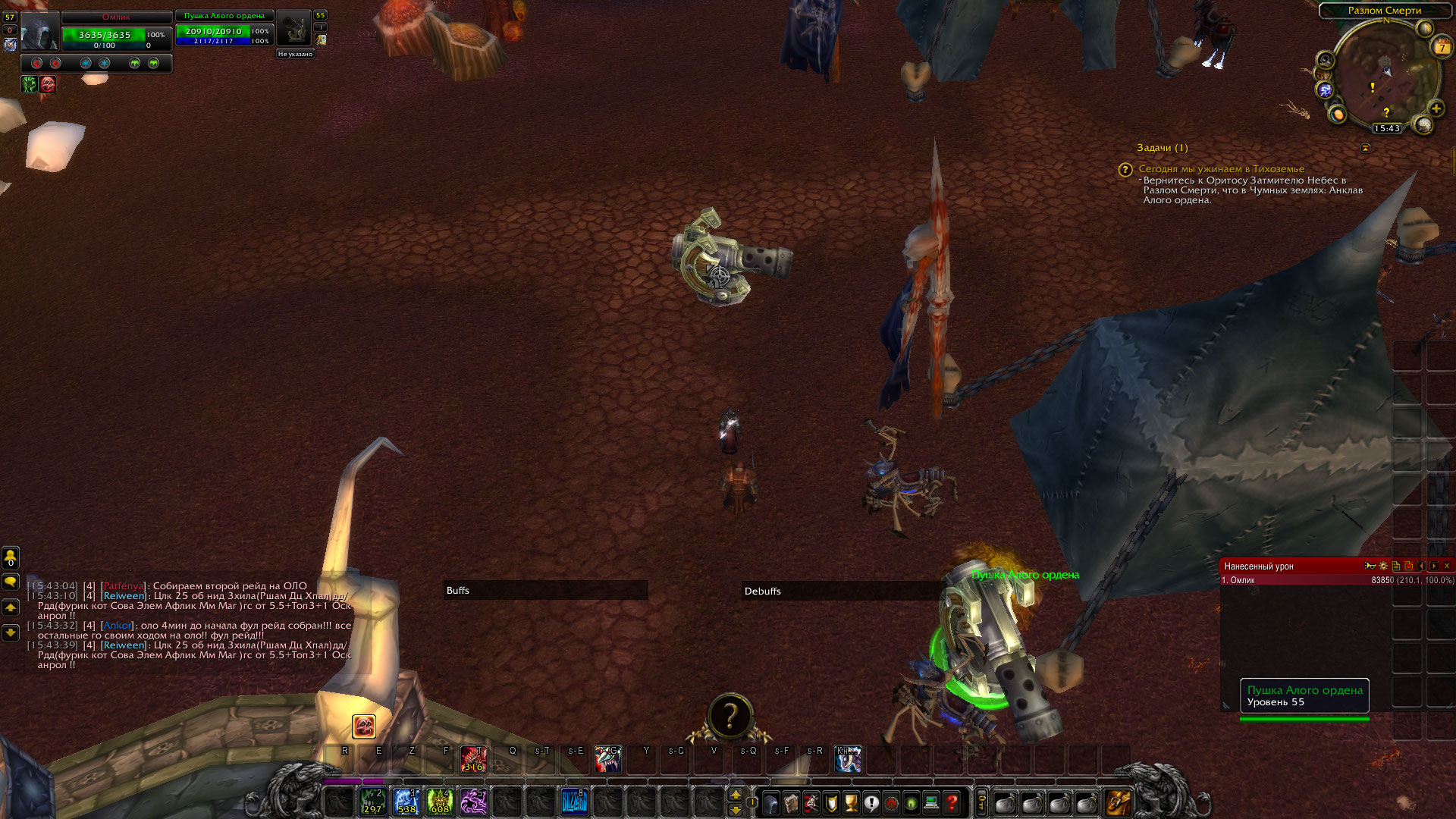Viewport: 1456px width, 819px height.
Task: Open the tracked quest Сегодня мы ужинаем в Тихоземье
Action: pyautogui.click(x=1221, y=169)
